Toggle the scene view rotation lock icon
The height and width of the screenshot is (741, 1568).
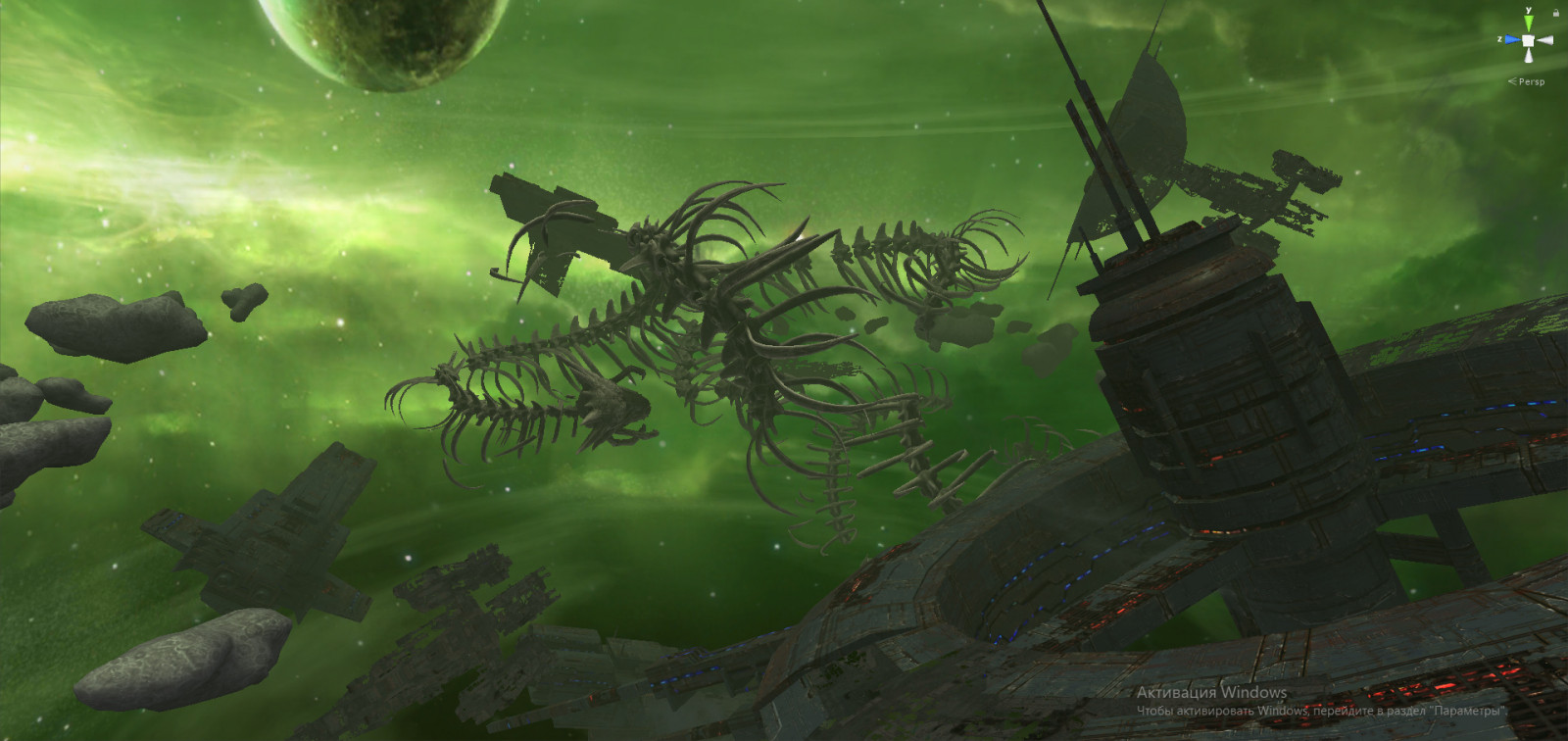tap(1555, 13)
